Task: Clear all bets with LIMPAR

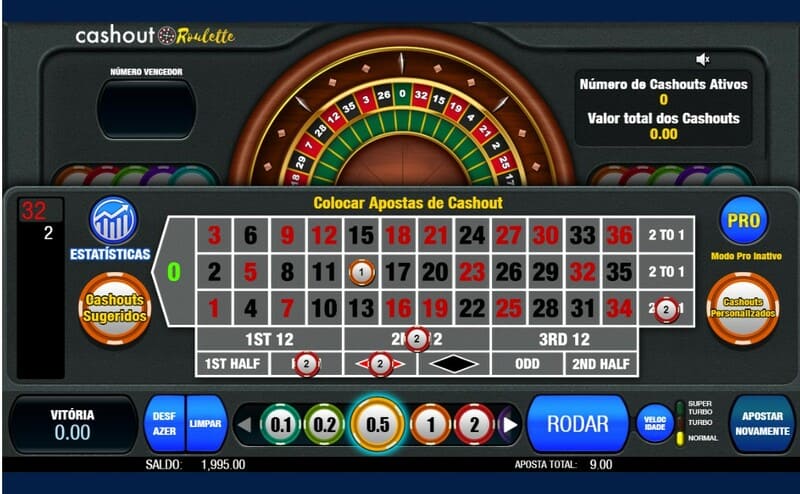Action: (x=205, y=424)
